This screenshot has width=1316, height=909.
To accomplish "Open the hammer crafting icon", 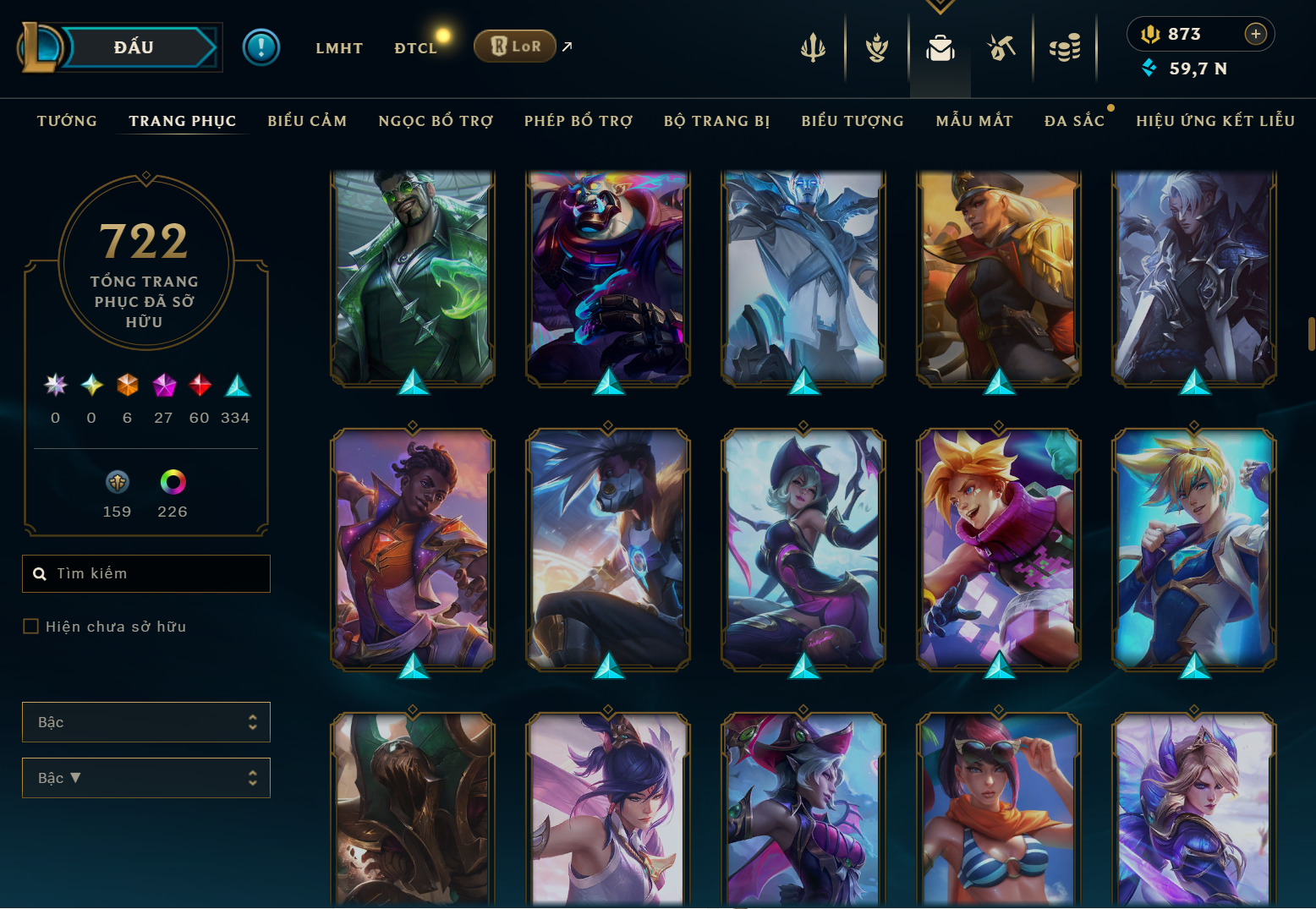I will 1001,48.
